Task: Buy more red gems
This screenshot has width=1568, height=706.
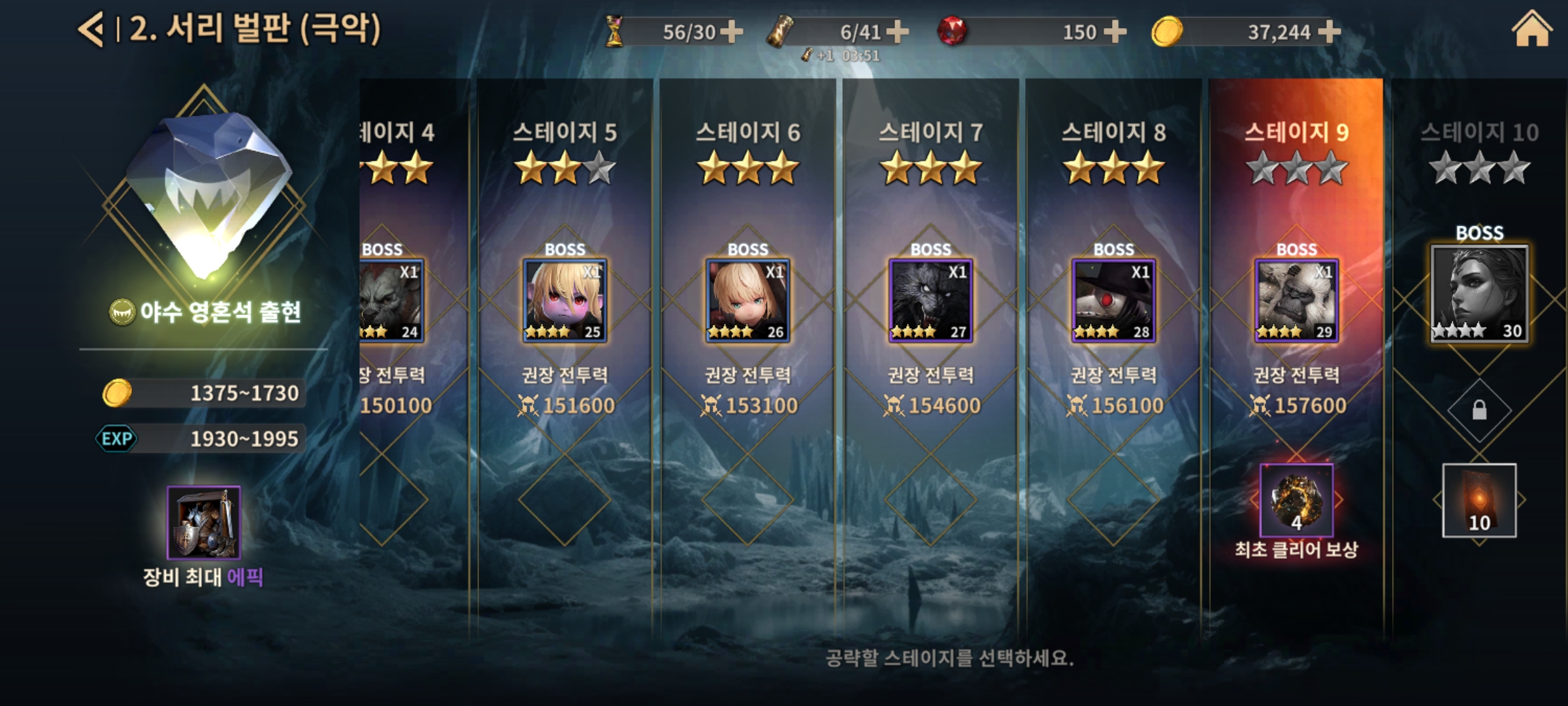Action: (x=1114, y=31)
